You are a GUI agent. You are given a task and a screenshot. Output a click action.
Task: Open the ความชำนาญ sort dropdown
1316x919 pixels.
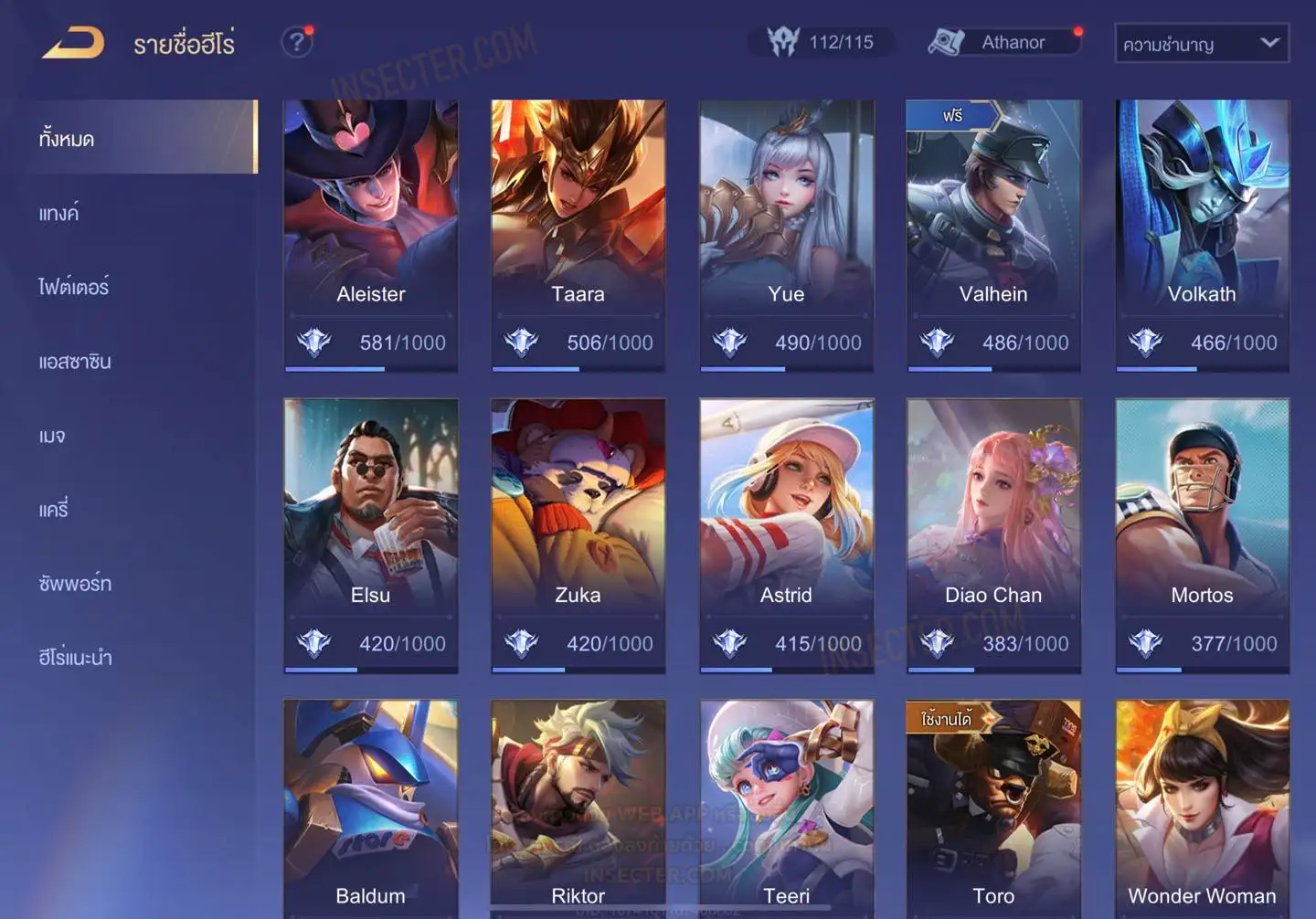(x=1201, y=44)
